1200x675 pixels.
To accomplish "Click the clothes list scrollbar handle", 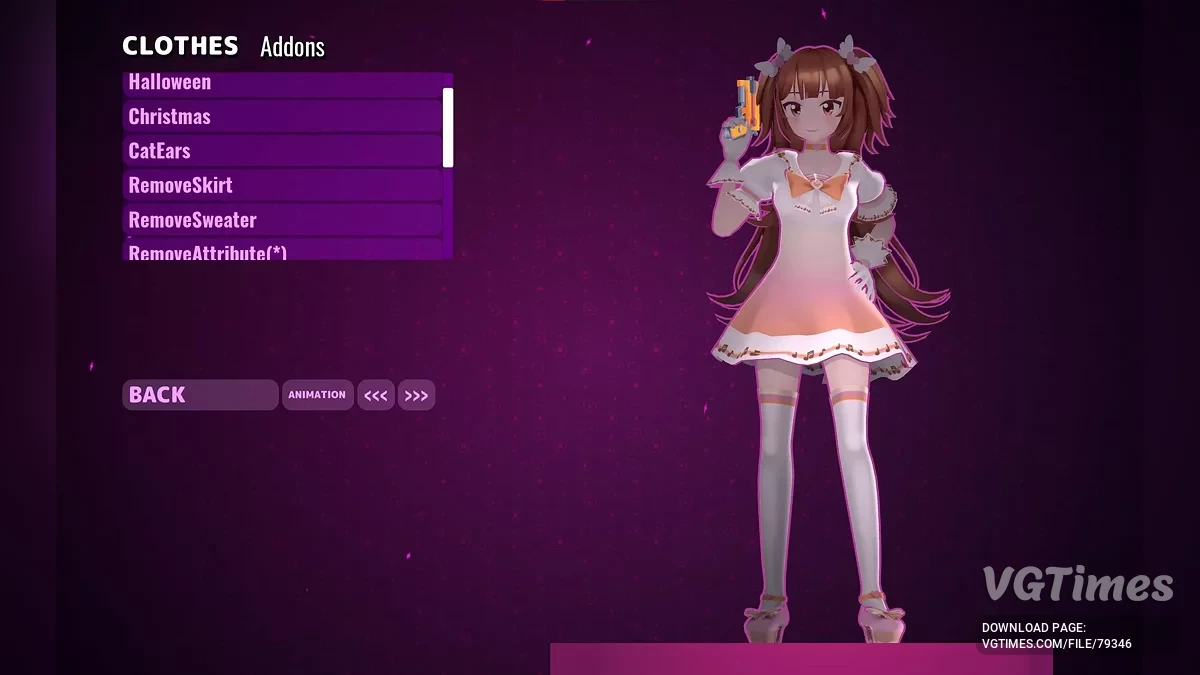I will pyautogui.click(x=448, y=127).
